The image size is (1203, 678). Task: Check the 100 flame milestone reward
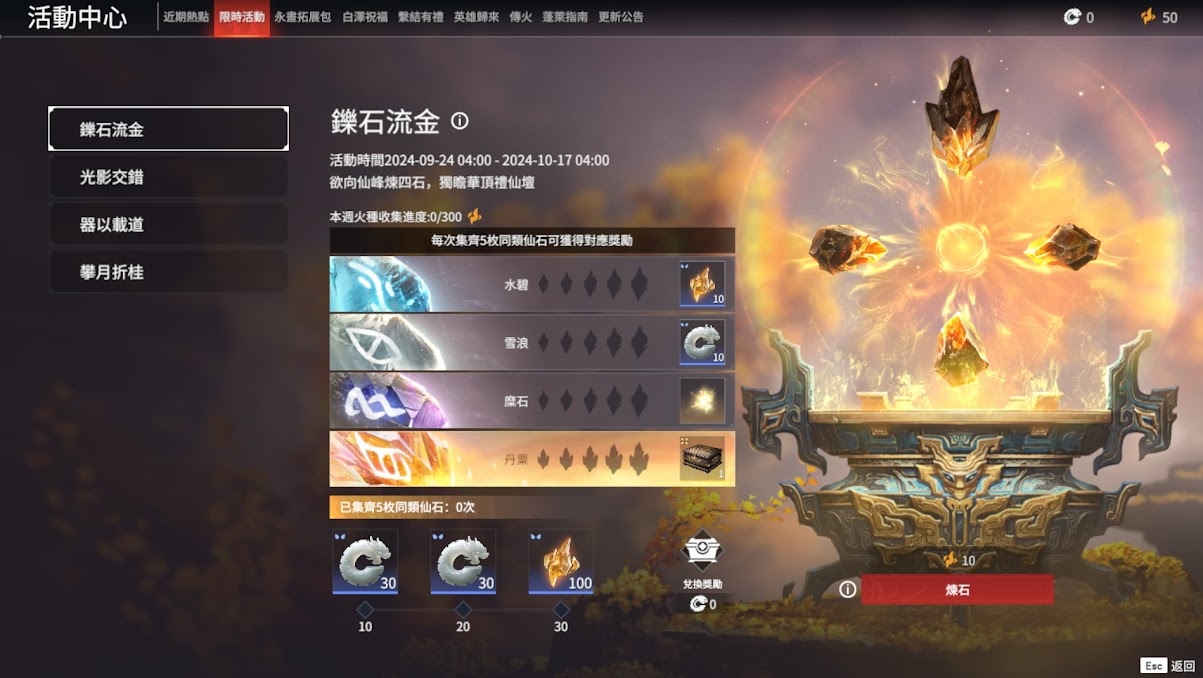tap(561, 562)
